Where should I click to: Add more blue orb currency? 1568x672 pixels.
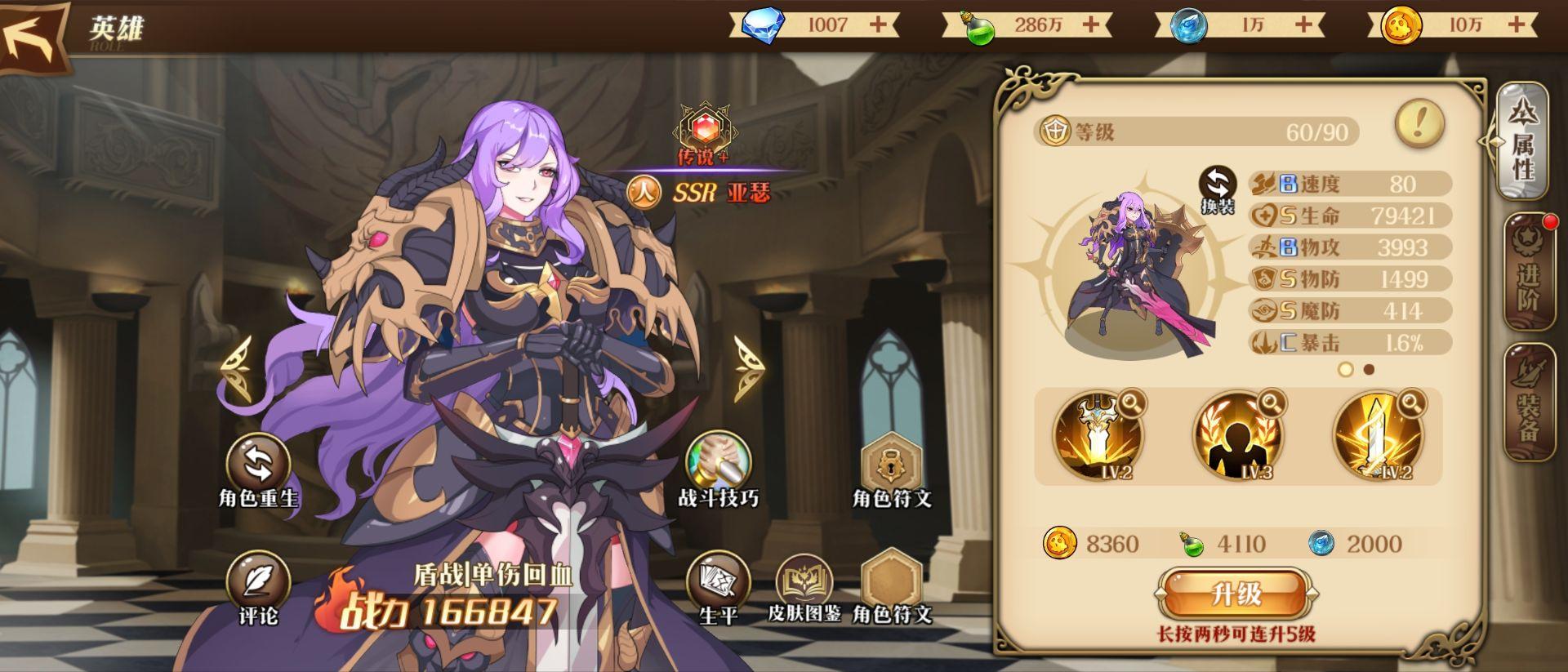coord(1304,24)
